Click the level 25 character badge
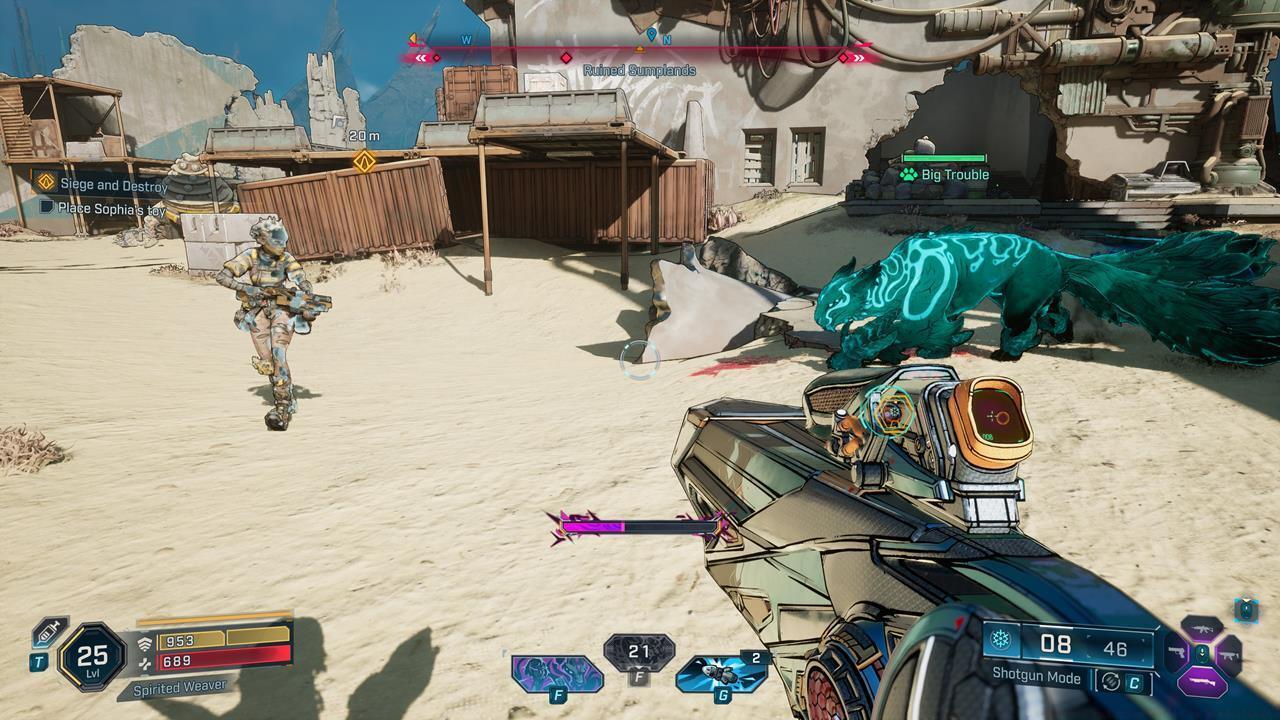This screenshot has width=1280, height=720. (92, 656)
